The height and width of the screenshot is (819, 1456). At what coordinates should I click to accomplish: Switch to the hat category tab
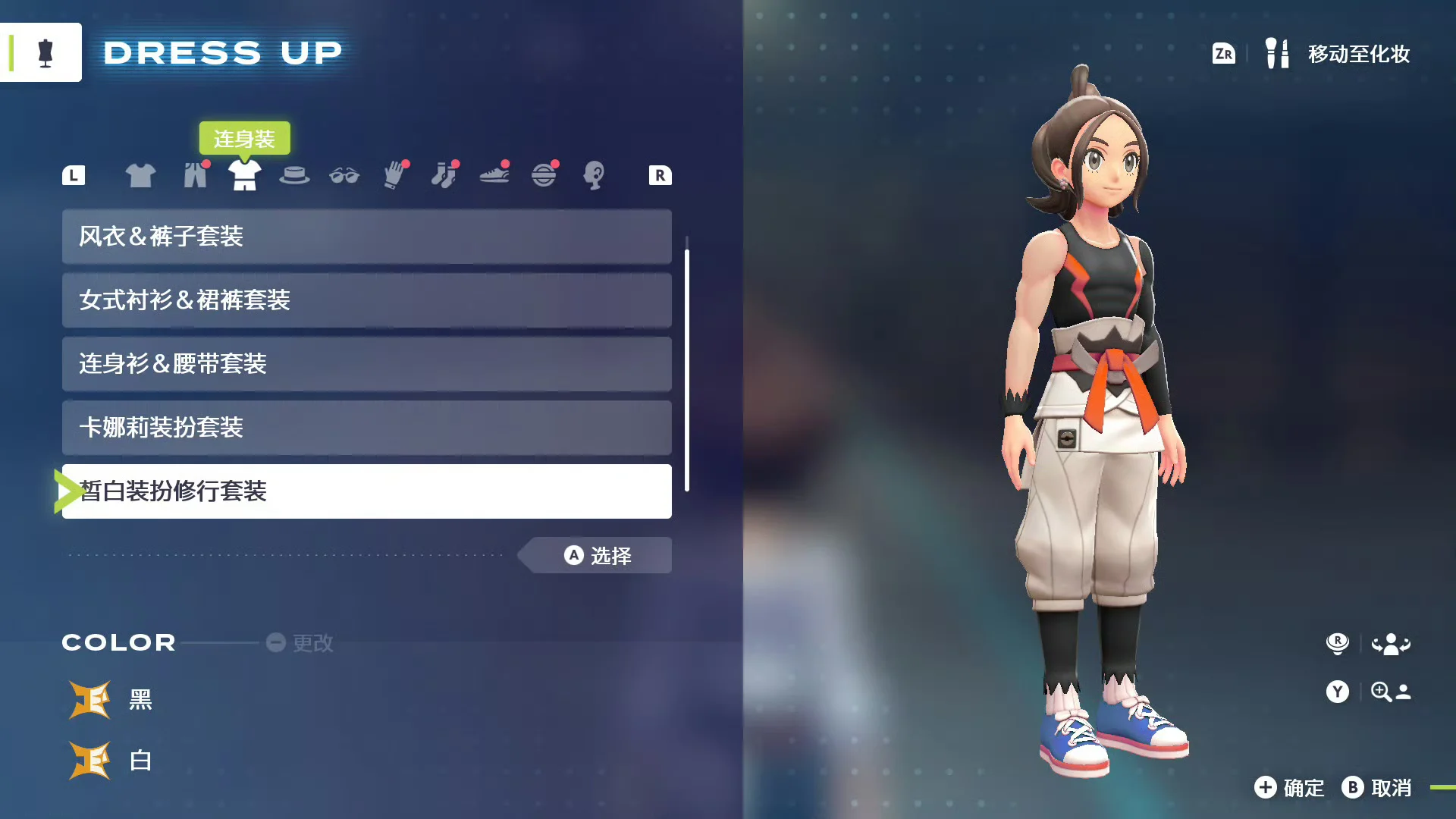coord(294,175)
